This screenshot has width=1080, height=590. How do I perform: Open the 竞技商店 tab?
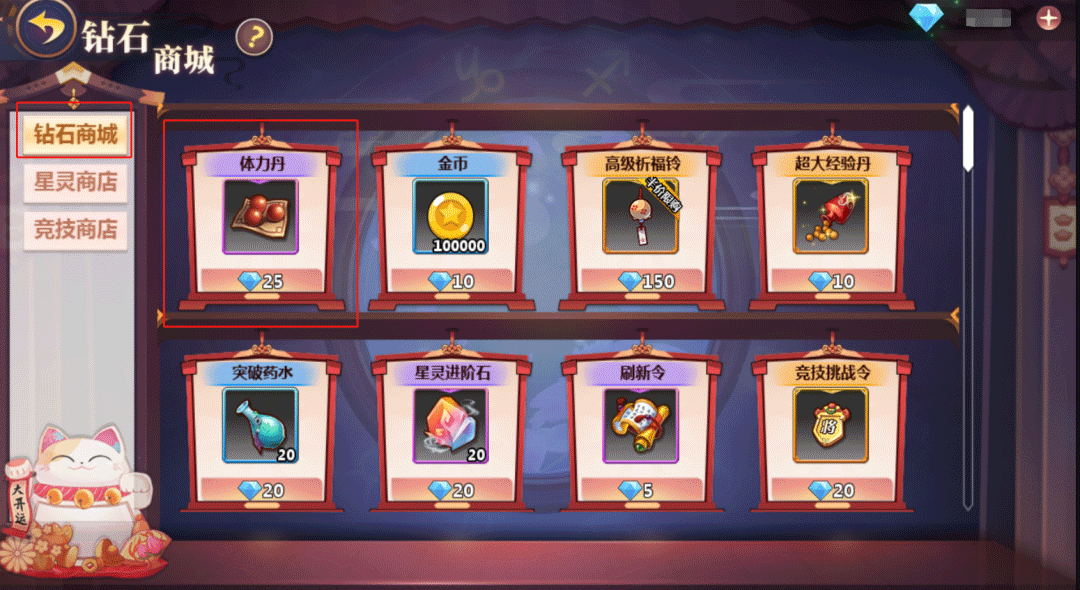coord(75,230)
